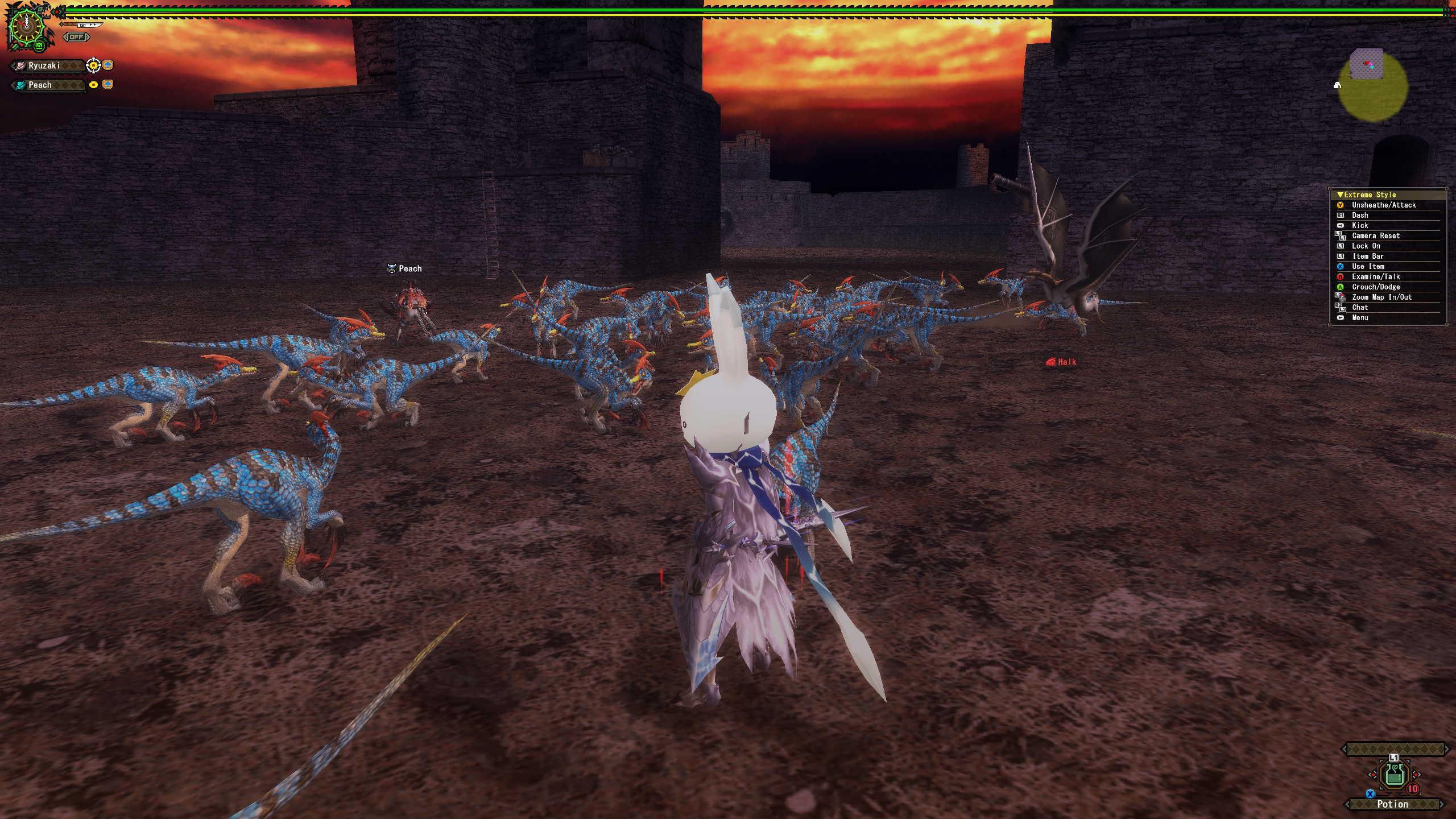The width and height of the screenshot is (1456, 819).
Task: Toggle the OFF indicator under the clock
Action: point(76,37)
